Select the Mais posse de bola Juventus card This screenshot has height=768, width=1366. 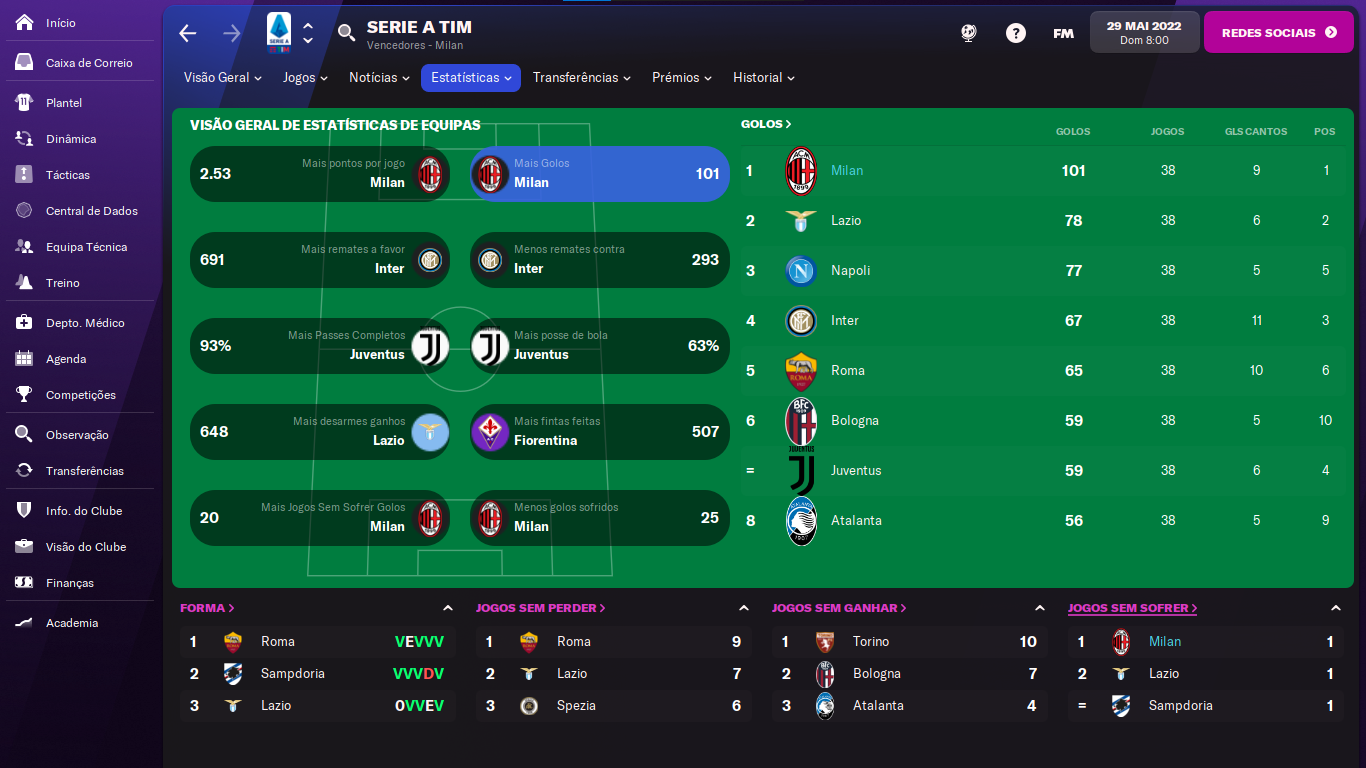(x=600, y=346)
